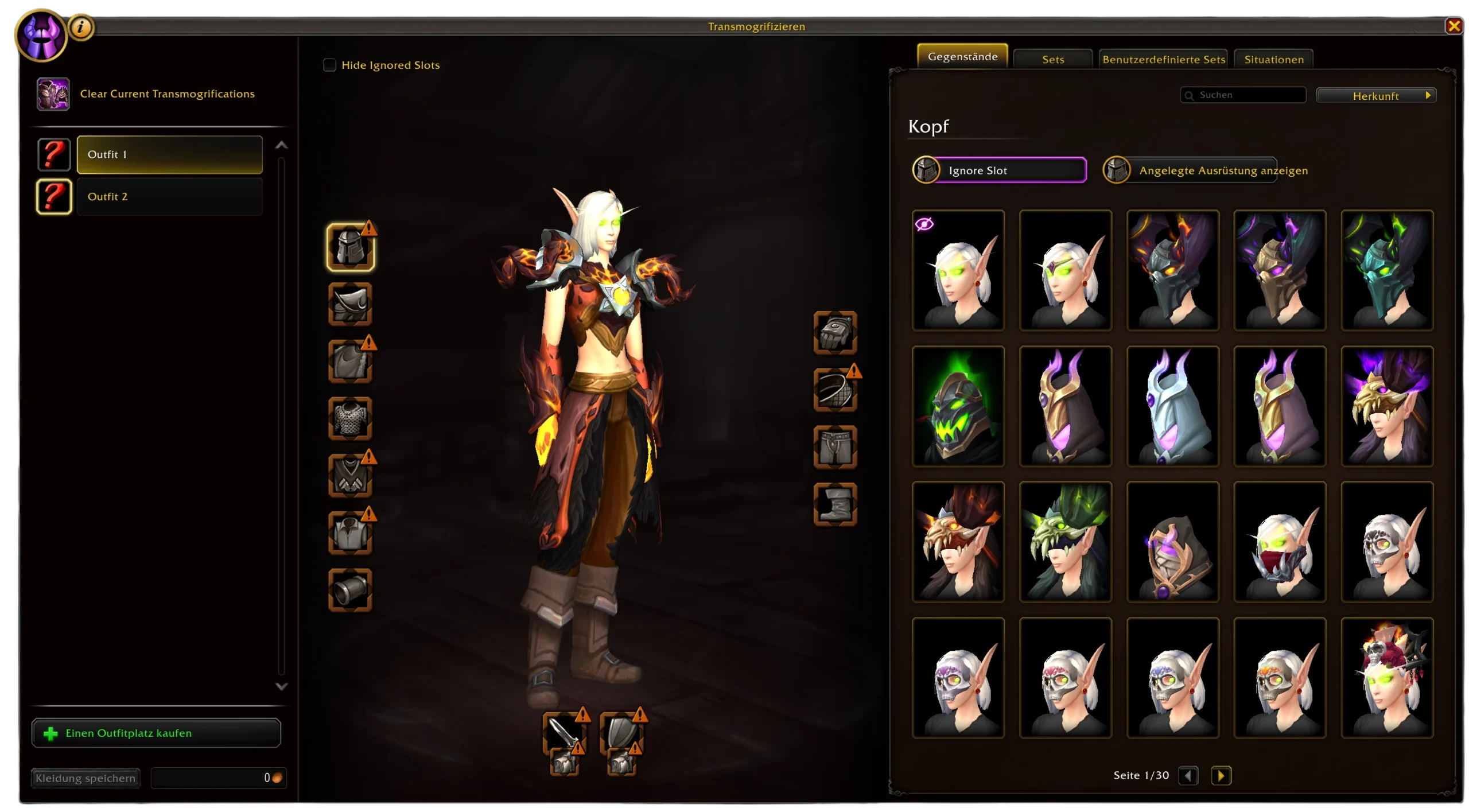This screenshot has width=1469, height=812.
Task: Click the scroll-up chevron above outfit list
Action: pos(281,145)
